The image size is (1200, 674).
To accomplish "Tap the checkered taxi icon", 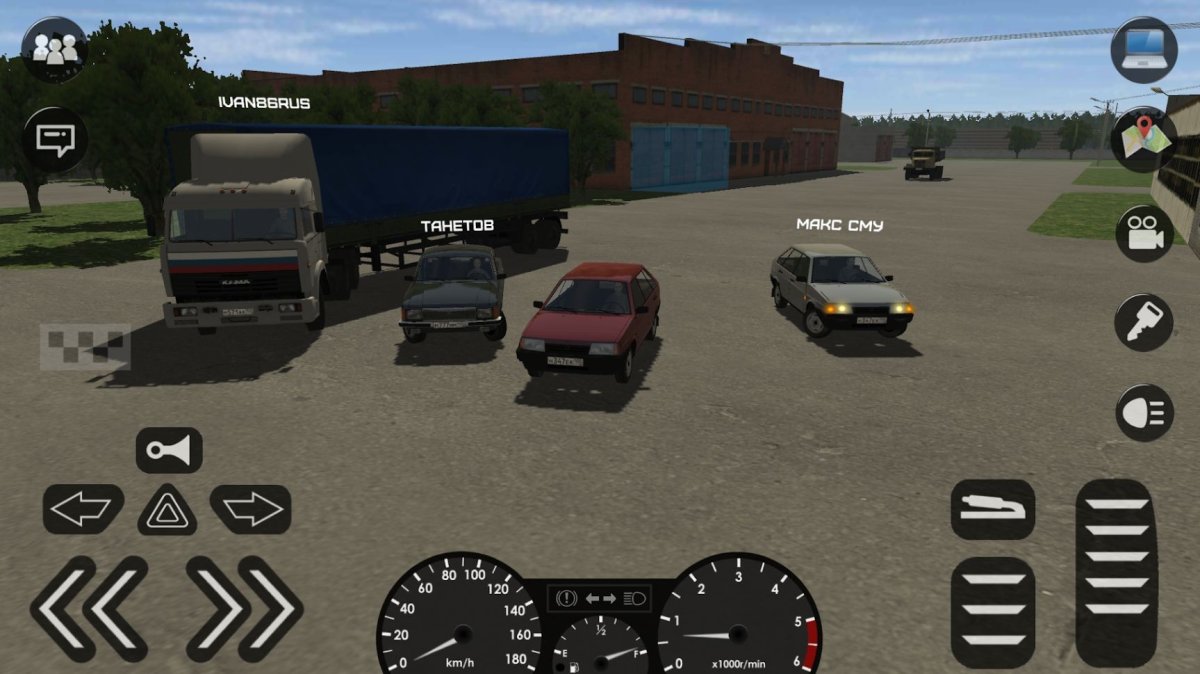I will [85, 345].
